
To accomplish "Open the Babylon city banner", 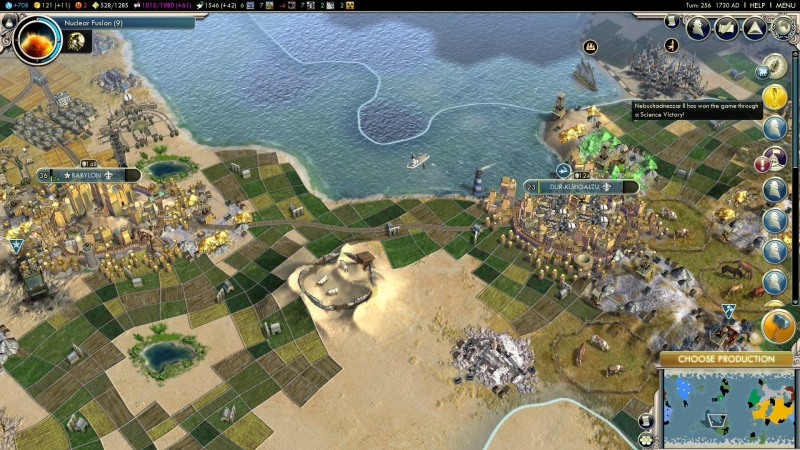I will (88, 175).
